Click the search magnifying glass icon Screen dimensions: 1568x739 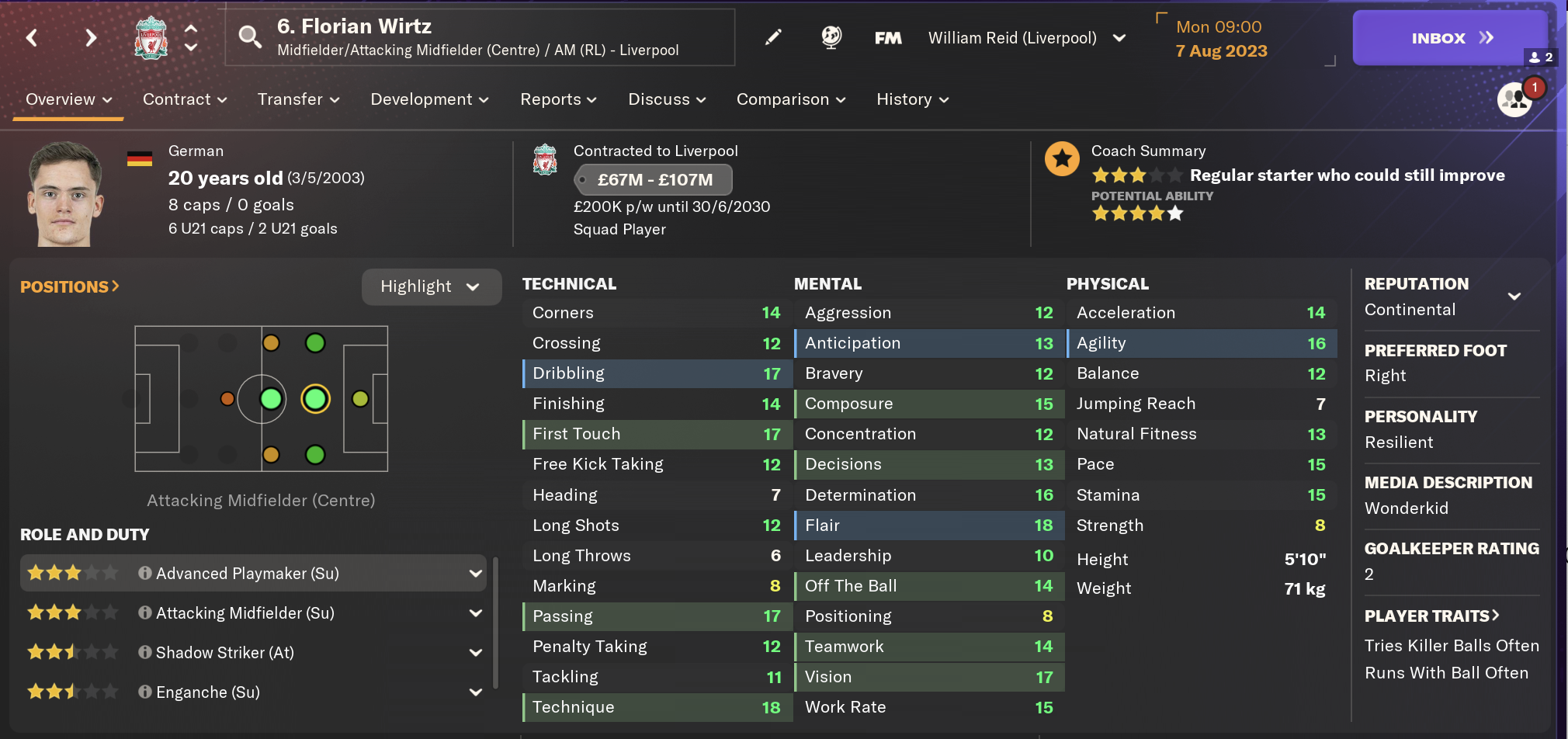[249, 36]
